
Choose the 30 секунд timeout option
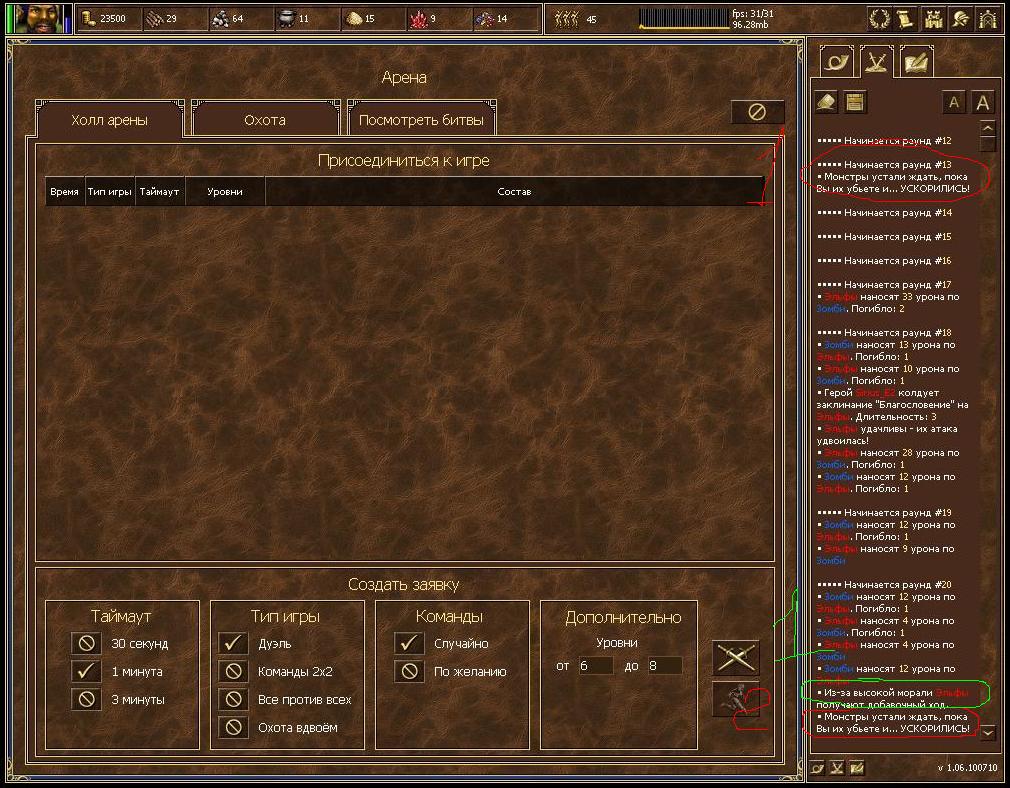[x=87, y=643]
